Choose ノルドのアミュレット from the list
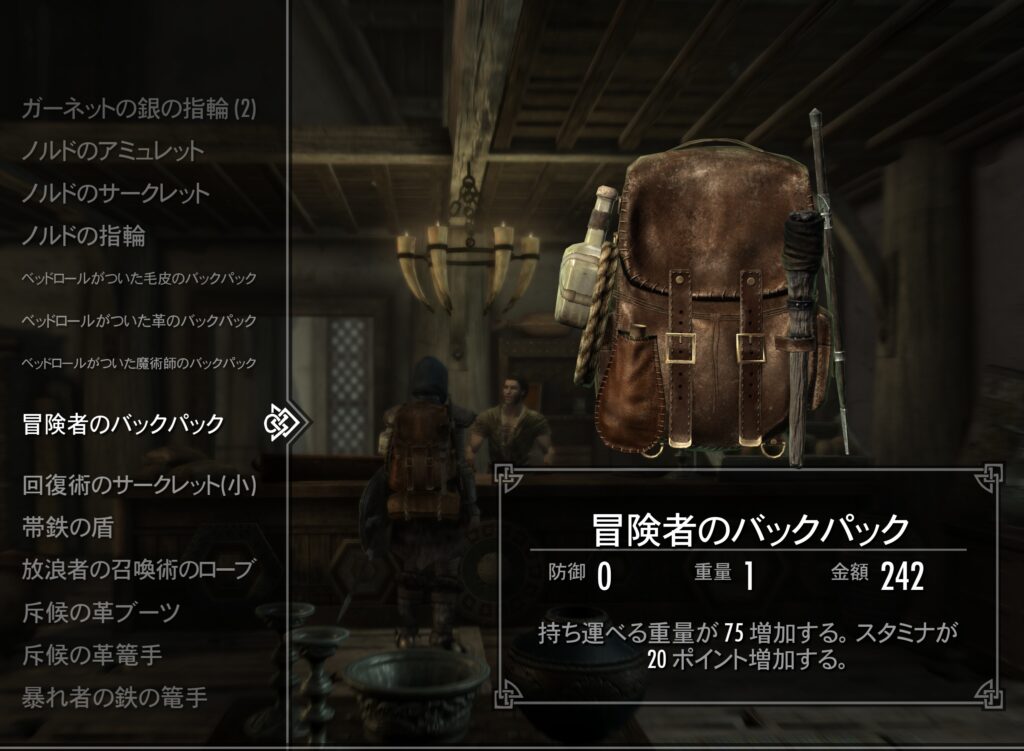 [112, 151]
